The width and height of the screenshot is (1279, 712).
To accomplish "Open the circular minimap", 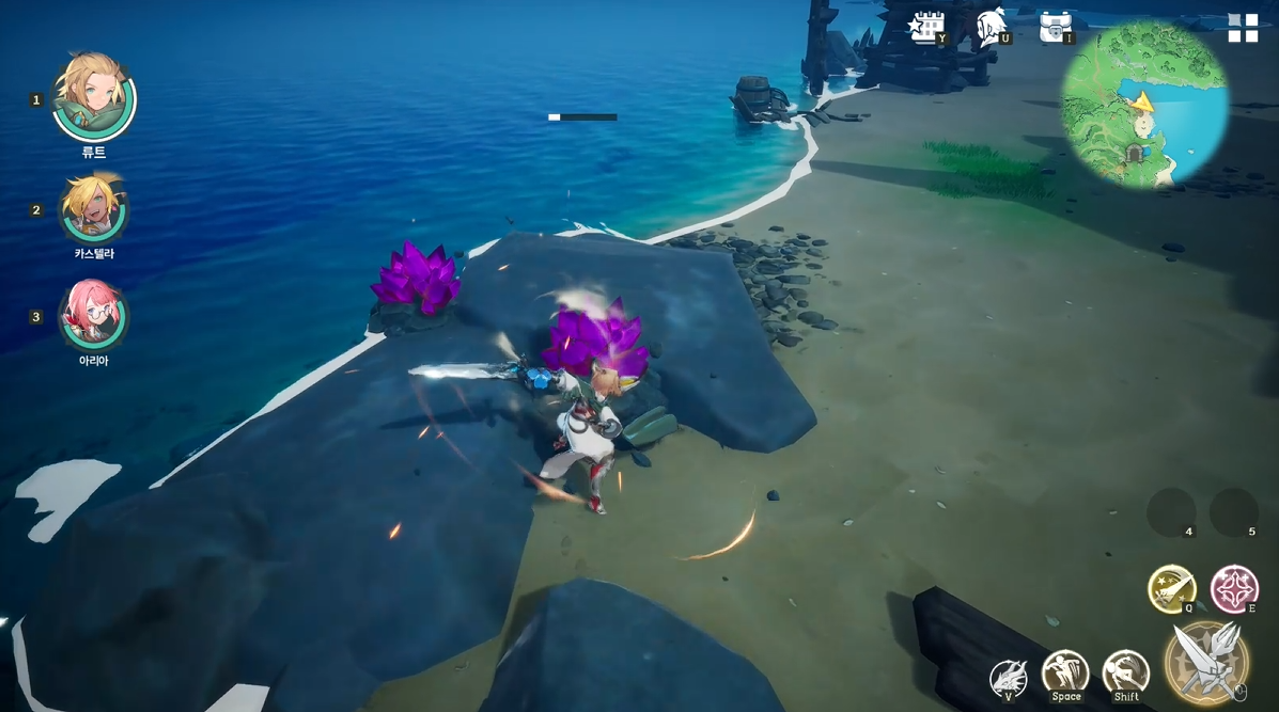I will point(1145,103).
